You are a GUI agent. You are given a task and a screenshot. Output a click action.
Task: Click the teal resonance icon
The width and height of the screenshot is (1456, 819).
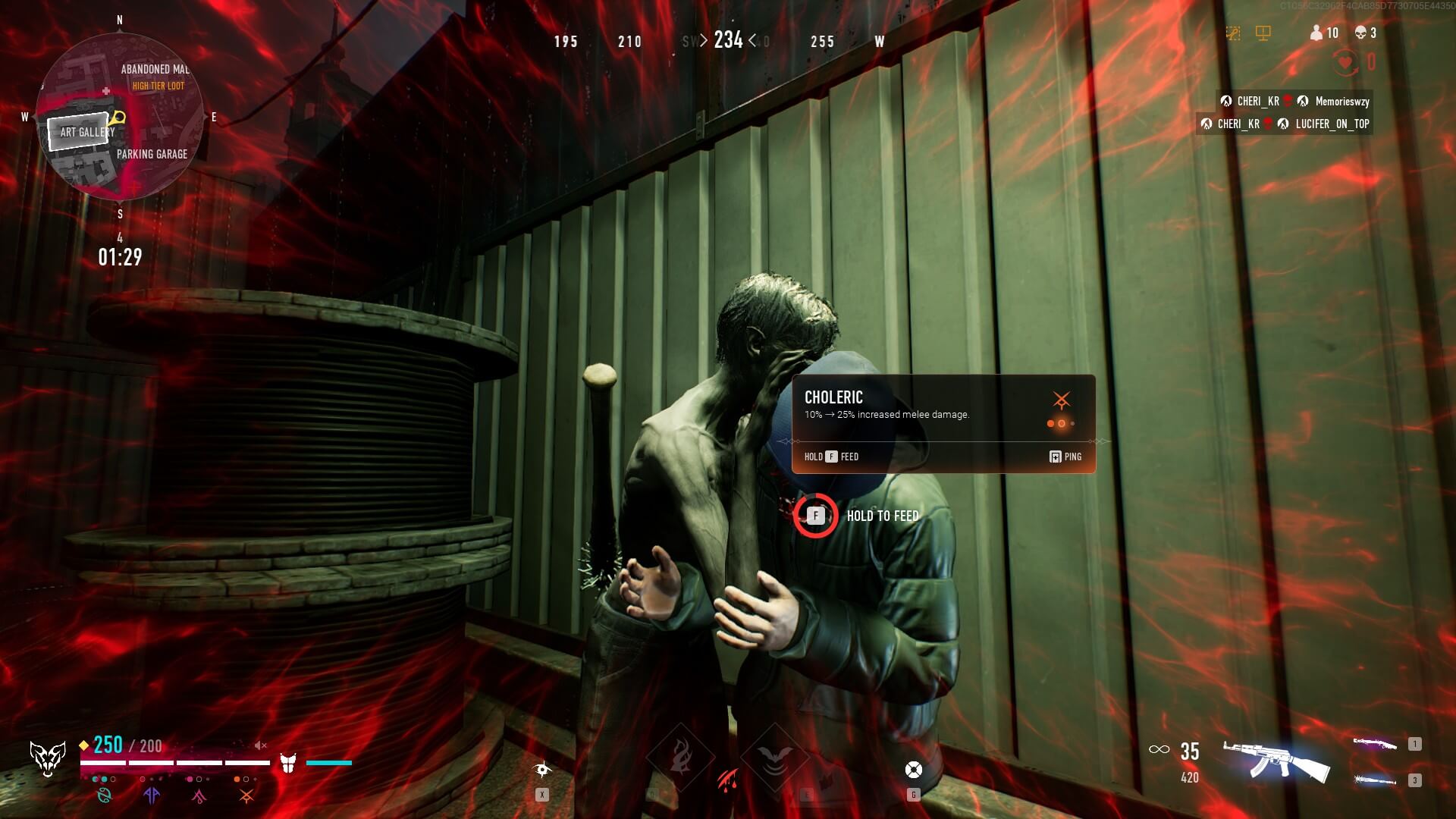[x=104, y=795]
